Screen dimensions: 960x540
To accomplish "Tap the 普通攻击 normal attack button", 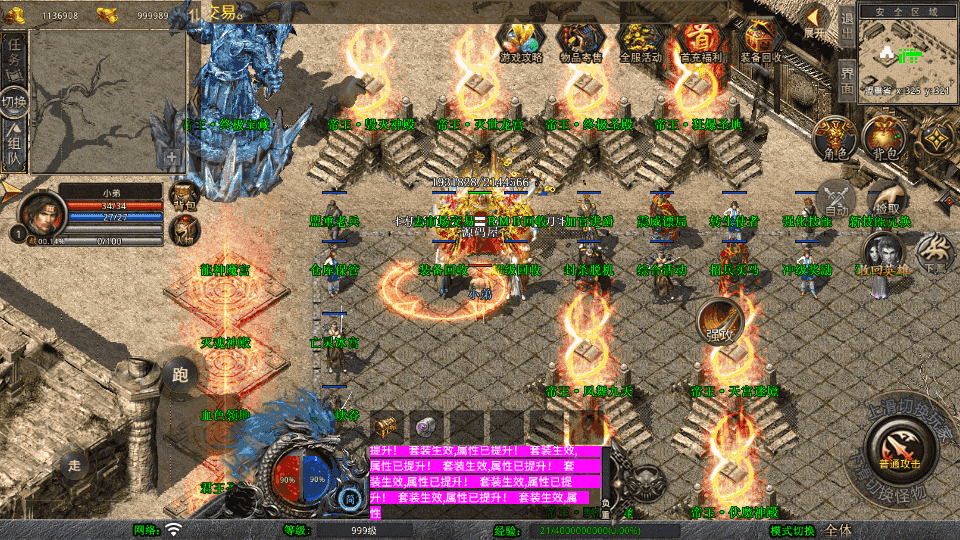I will coord(896,447).
